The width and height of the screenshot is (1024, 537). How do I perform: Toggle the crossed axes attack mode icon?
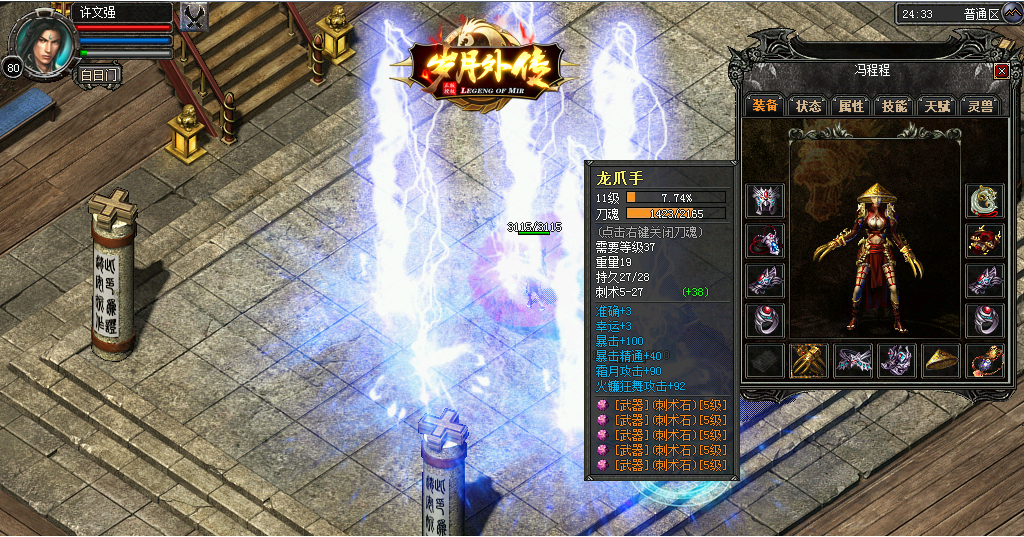pyautogui.click(x=195, y=17)
